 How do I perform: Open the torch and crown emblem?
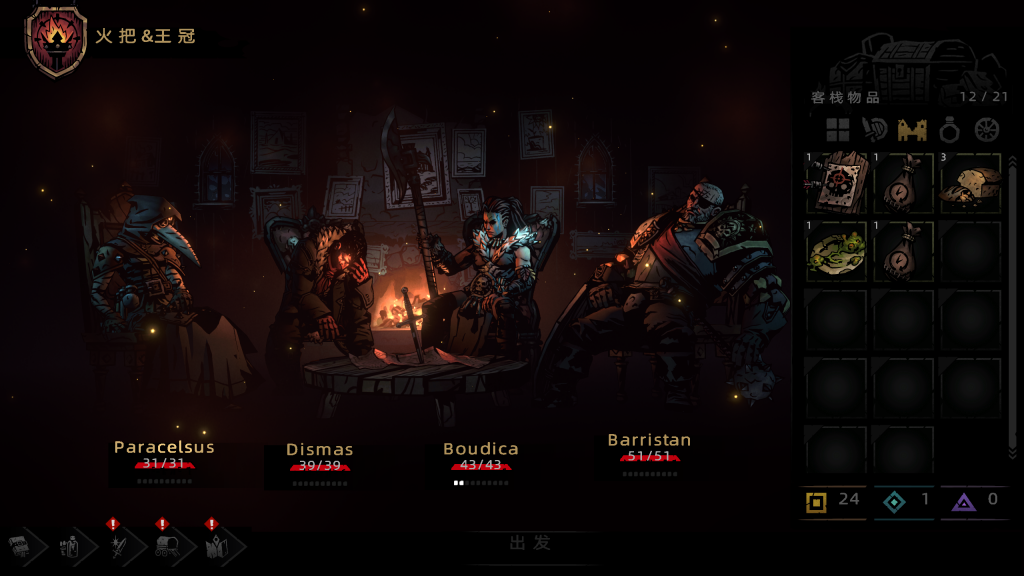click(x=56, y=38)
